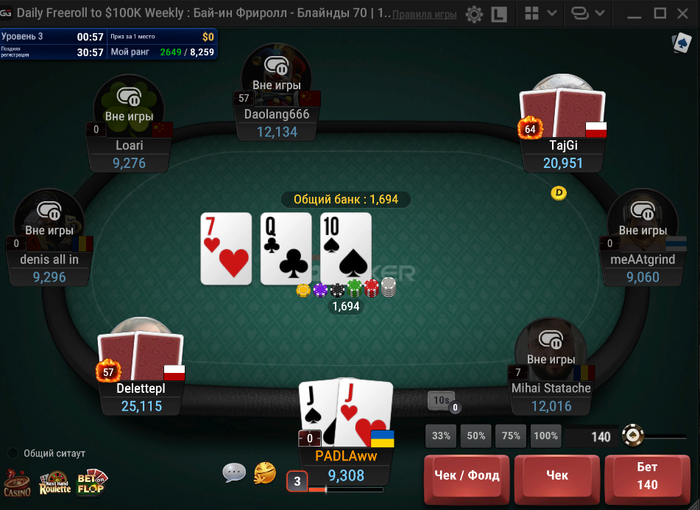Viewport: 700px width, 510px height.
Task: Launch the Casino side game
Action: tap(17, 484)
